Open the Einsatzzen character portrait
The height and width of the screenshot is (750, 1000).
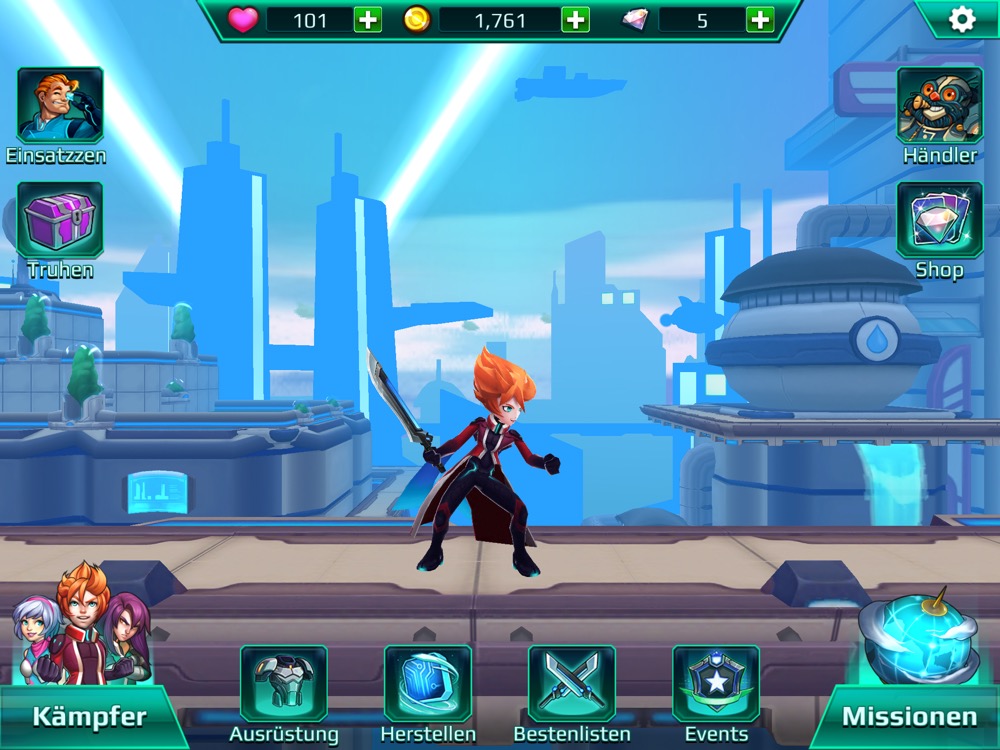point(59,105)
